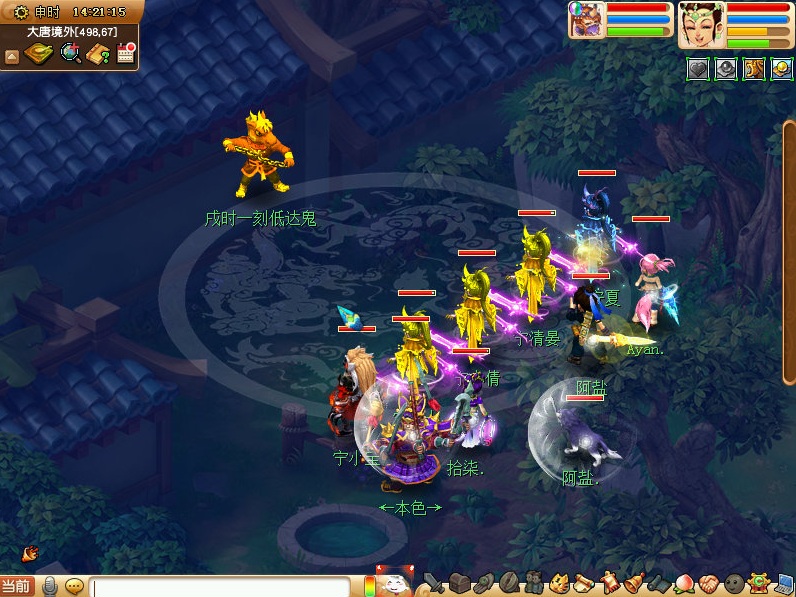796x597 pixels.
Task: Open the treasure chest inventory icon
Action: [459, 583]
